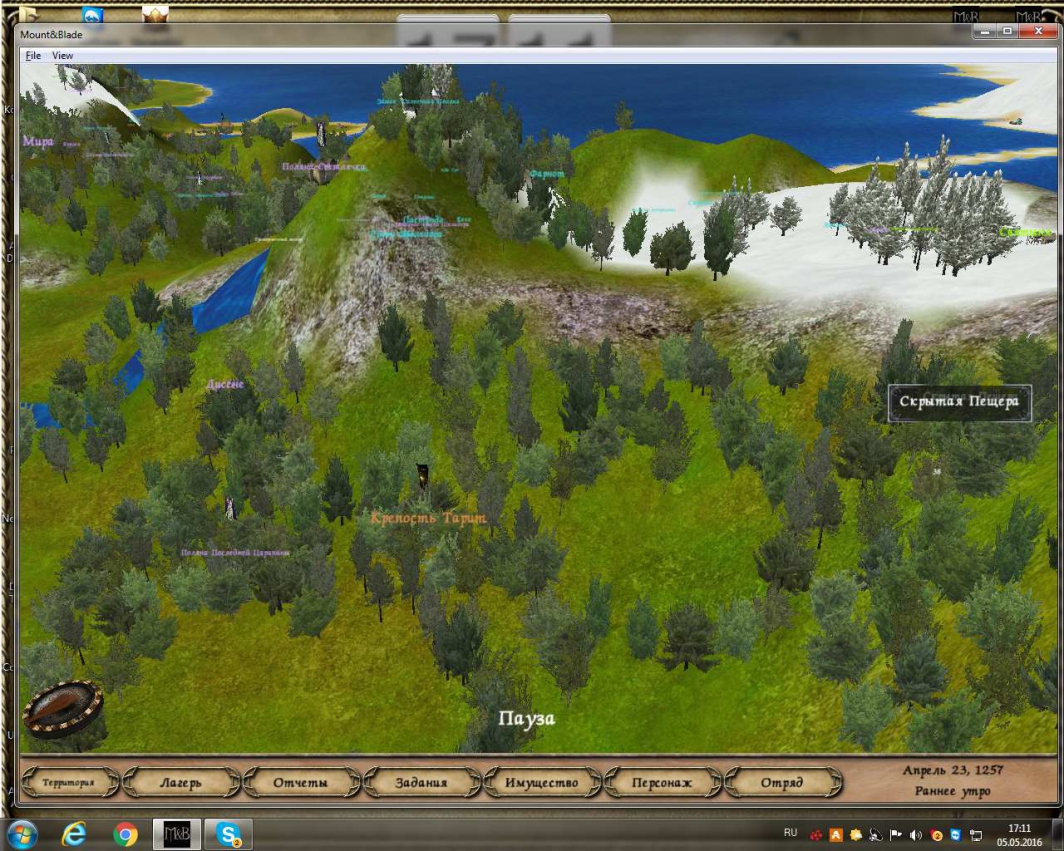The image size is (1064, 851).
Task: Click the Скрытая Пещера location tooltip
Action: coord(959,402)
